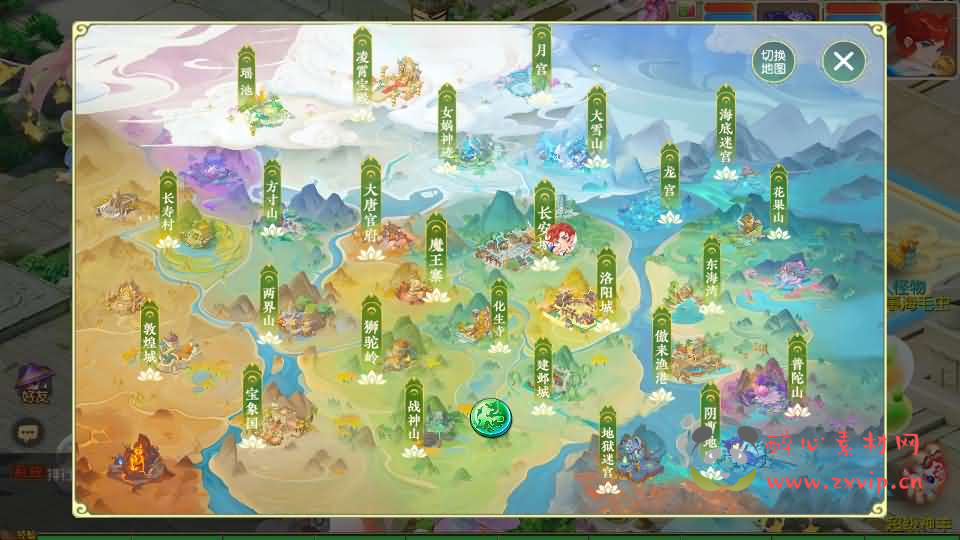
Task: Travel to 龙宫
Action: pyautogui.click(x=670, y=180)
